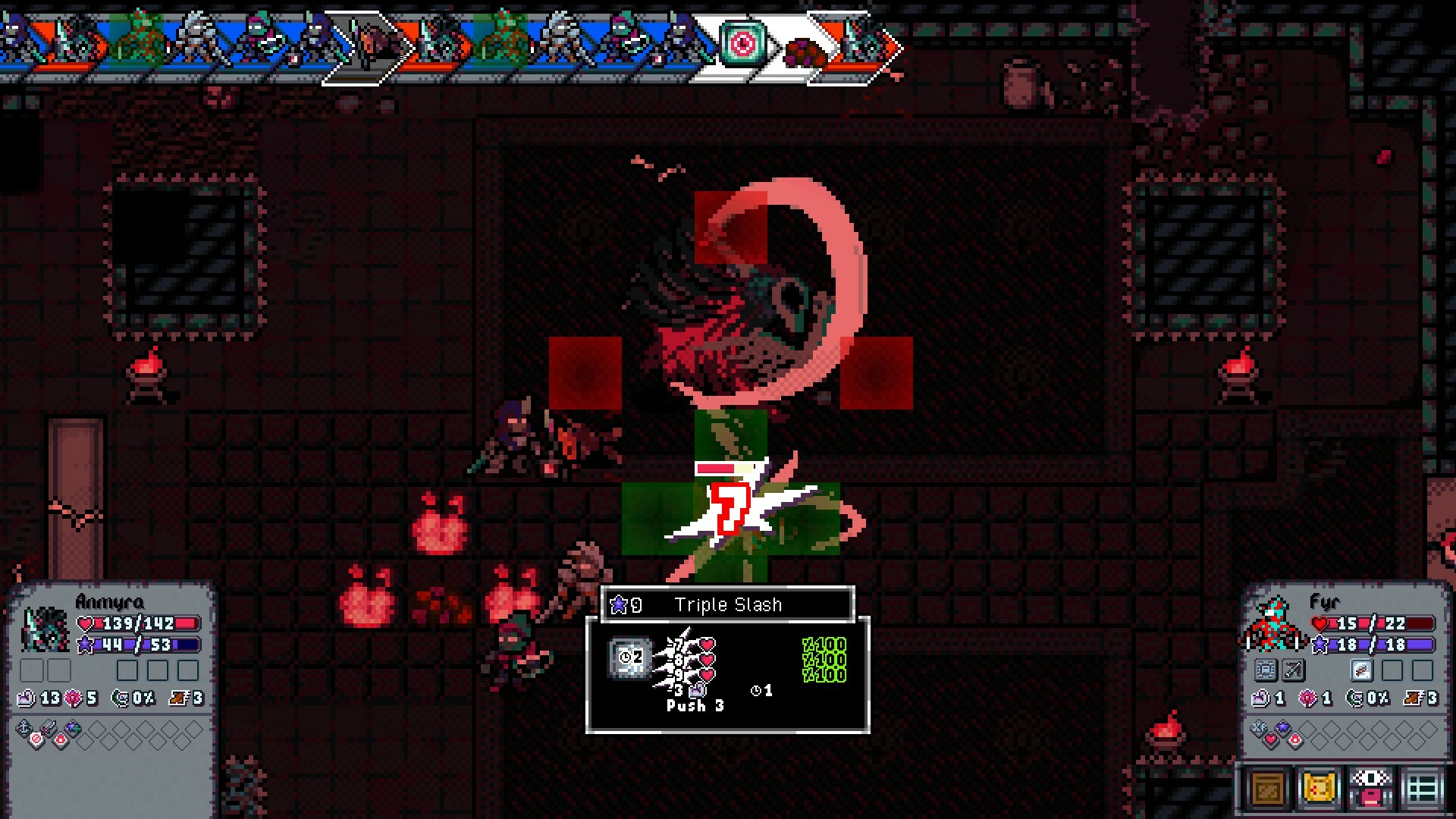Click Anmyra's purple gem status icon

[73, 727]
